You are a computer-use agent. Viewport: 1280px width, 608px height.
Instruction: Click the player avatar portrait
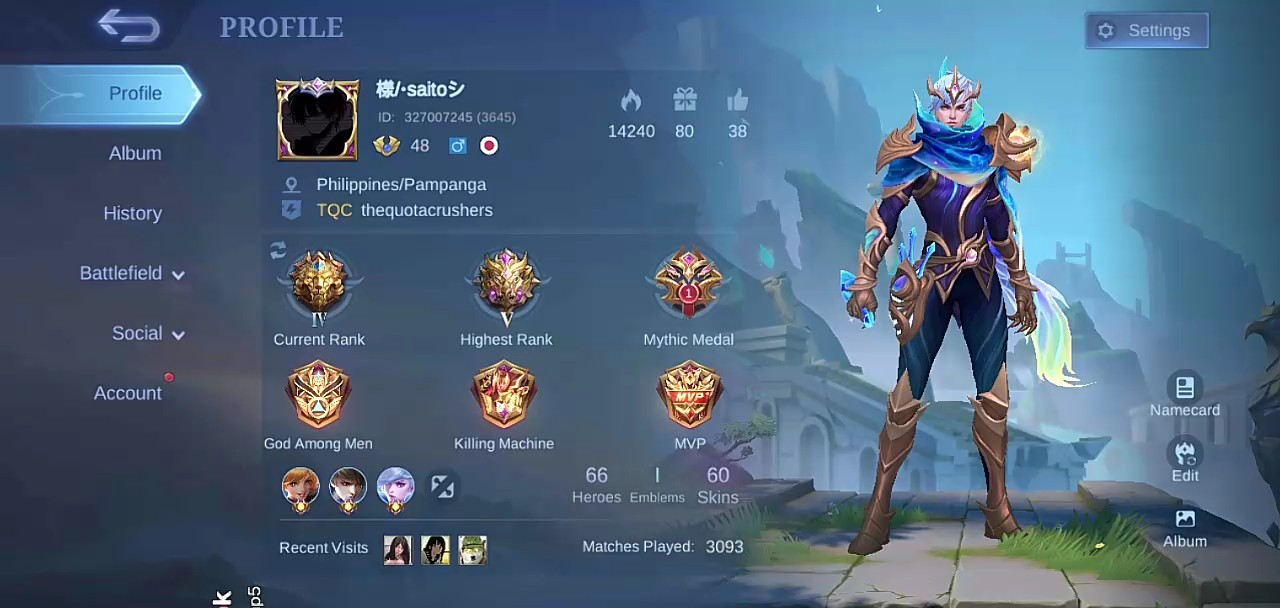(x=317, y=119)
